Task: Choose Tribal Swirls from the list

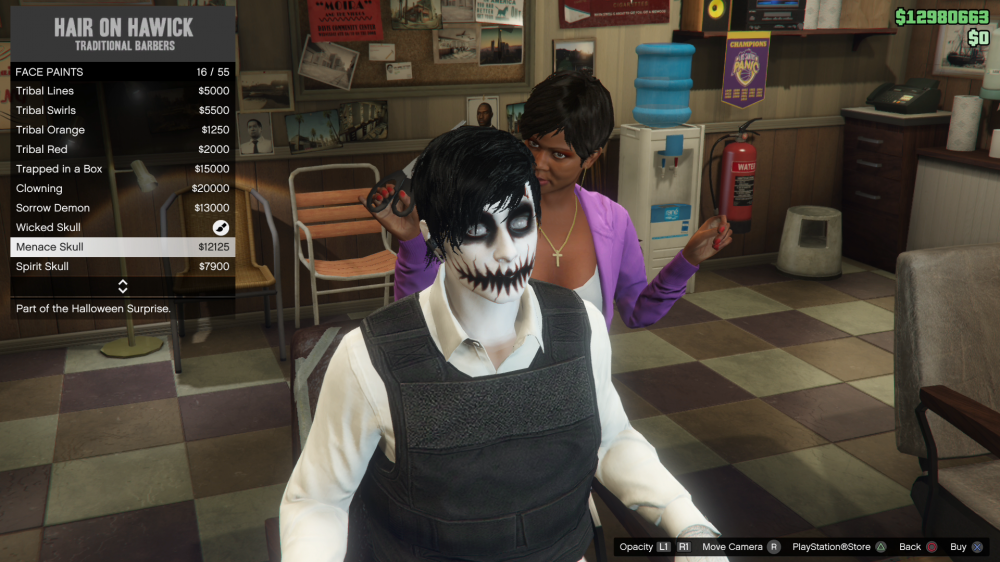Action: point(122,110)
